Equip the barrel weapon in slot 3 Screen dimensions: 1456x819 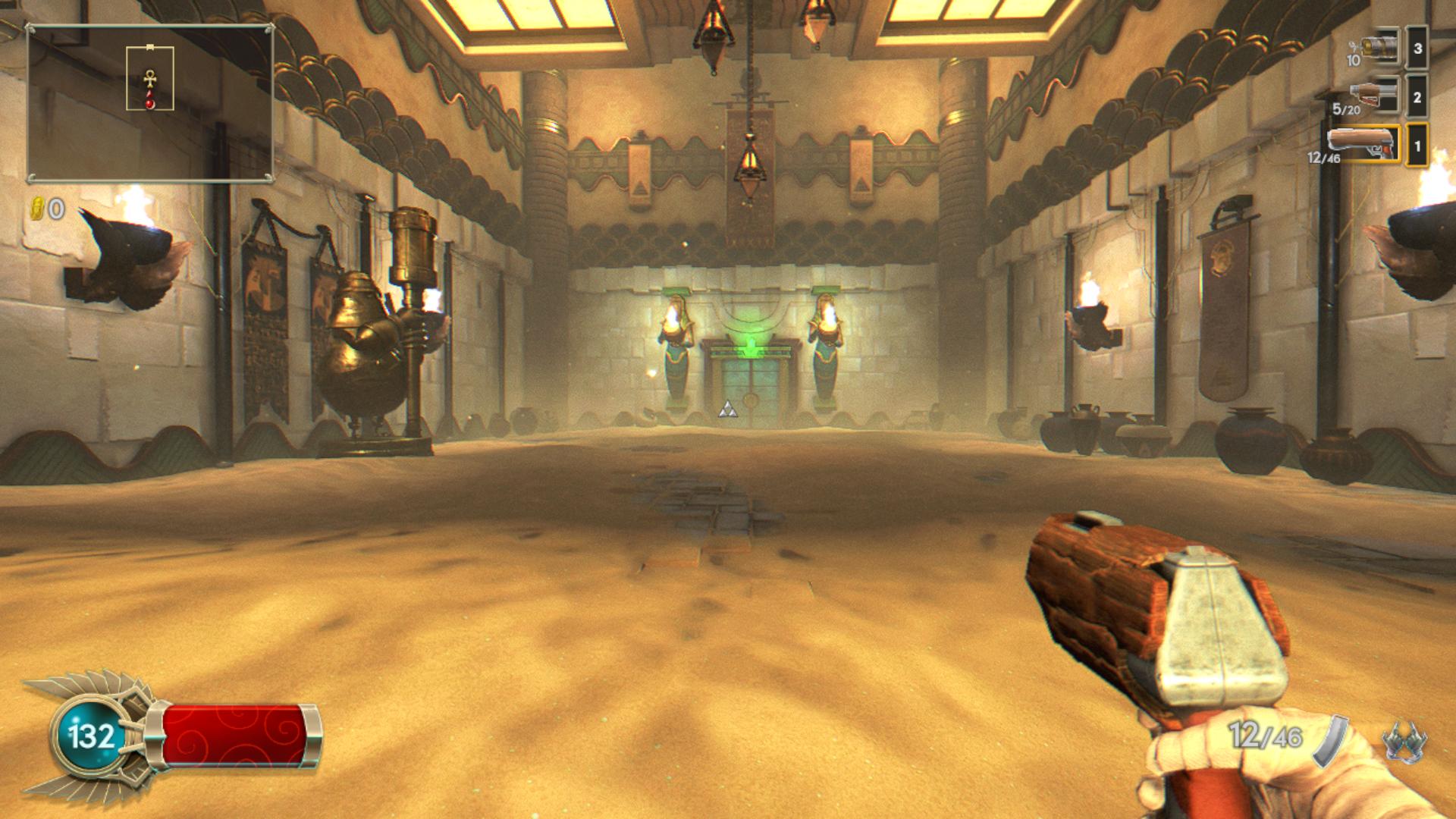click(x=1380, y=49)
